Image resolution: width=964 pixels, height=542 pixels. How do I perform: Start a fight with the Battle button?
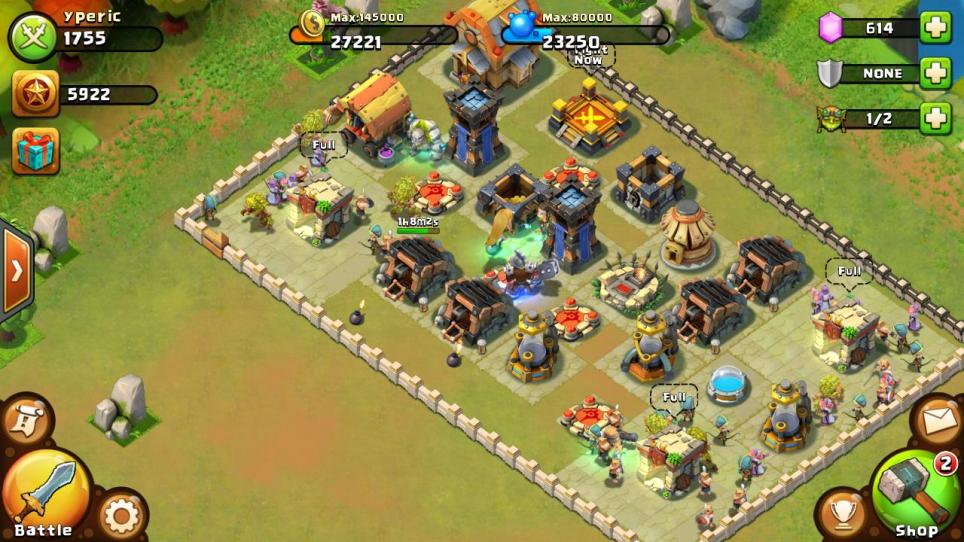click(x=45, y=492)
